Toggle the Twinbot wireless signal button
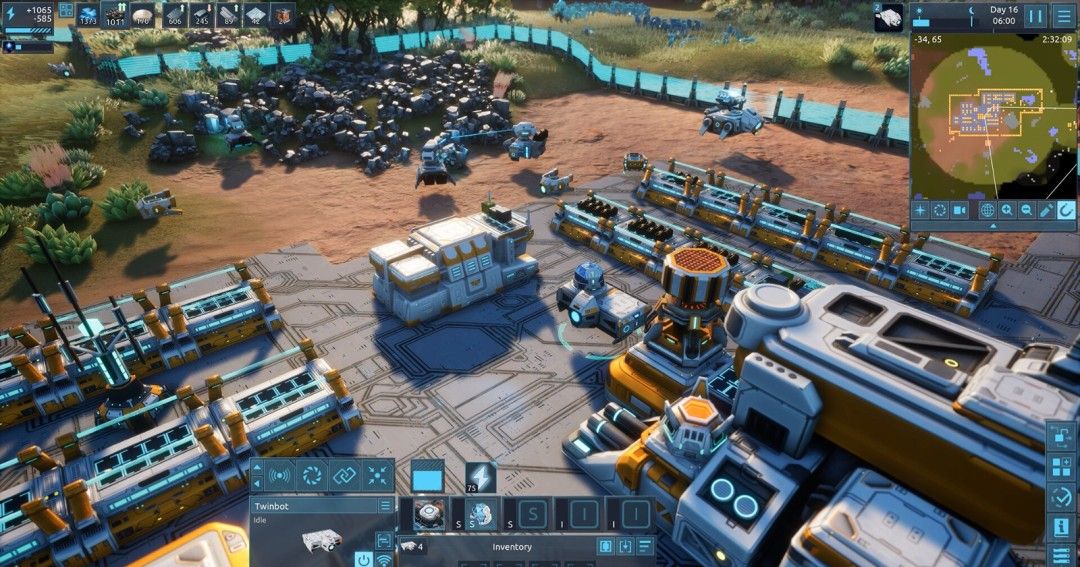 [384, 558]
